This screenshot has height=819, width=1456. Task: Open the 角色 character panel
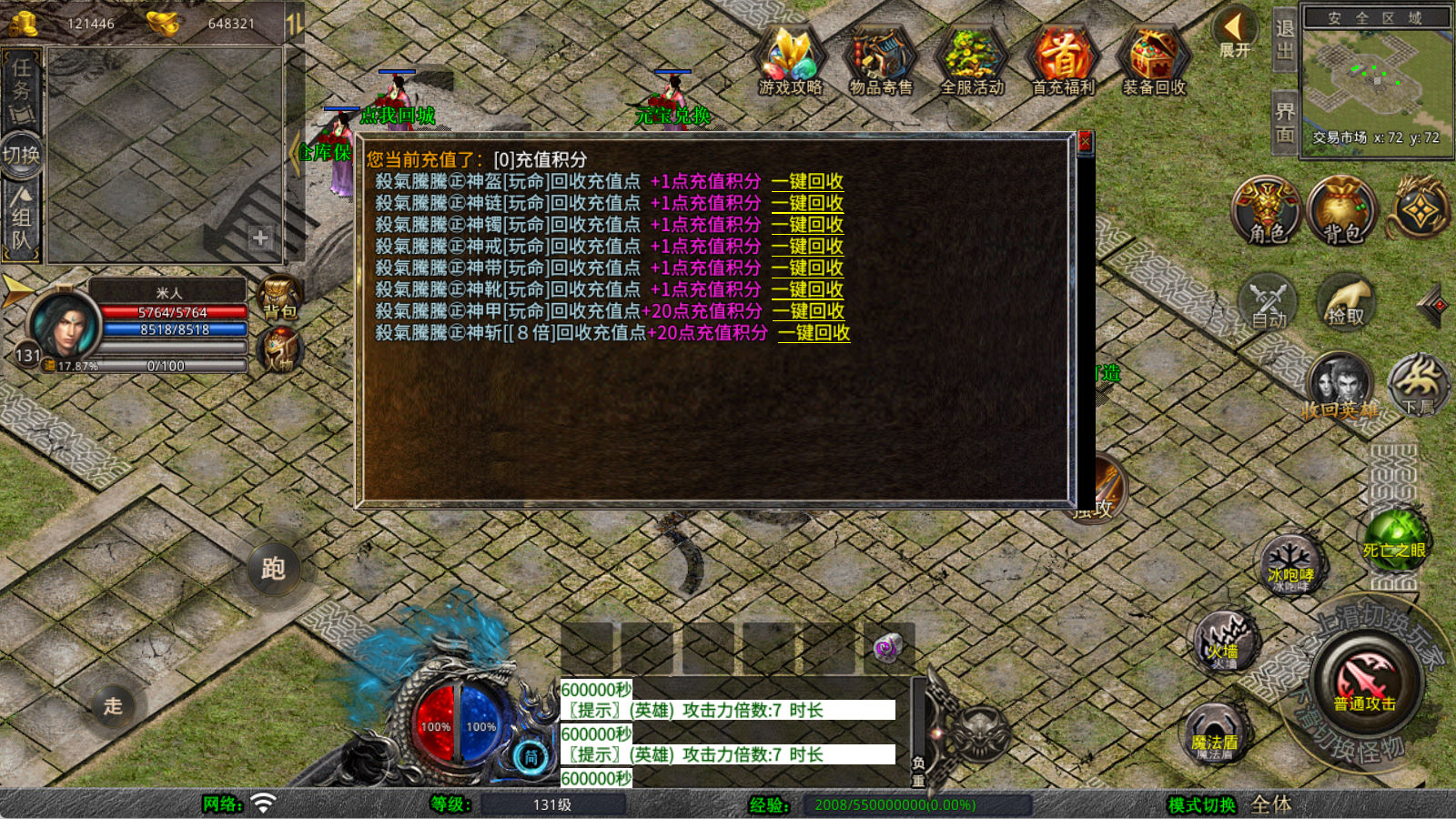[x=1267, y=211]
